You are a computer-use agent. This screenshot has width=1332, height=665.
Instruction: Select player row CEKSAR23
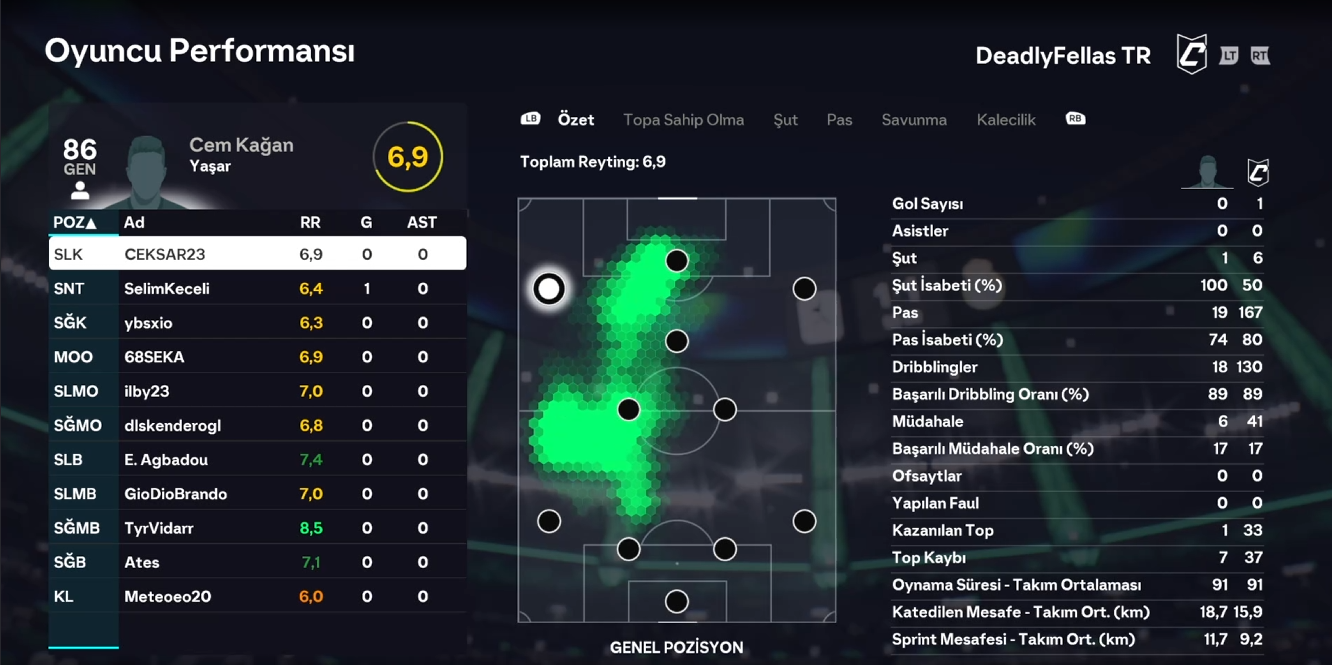click(x=257, y=254)
